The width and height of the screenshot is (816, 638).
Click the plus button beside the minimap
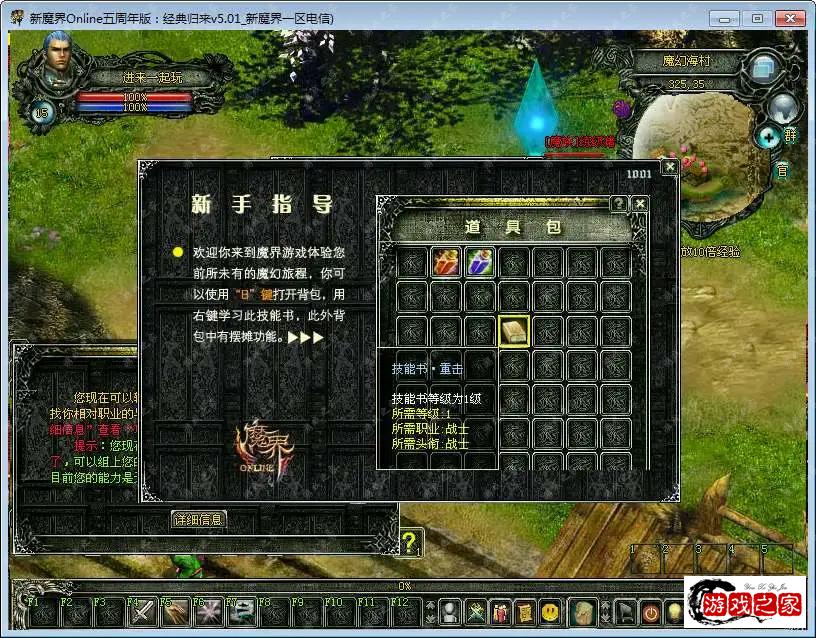coord(768,136)
